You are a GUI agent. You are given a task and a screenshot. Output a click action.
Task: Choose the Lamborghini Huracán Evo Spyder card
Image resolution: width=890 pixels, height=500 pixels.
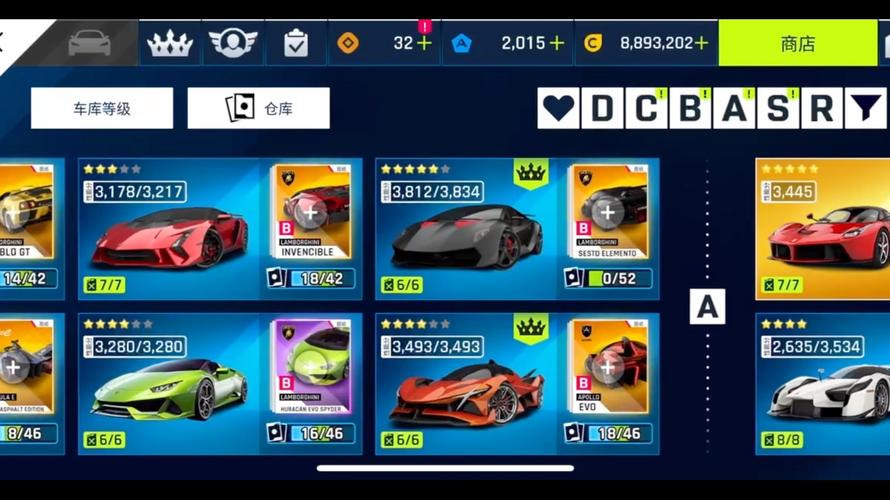click(x=170, y=385)
